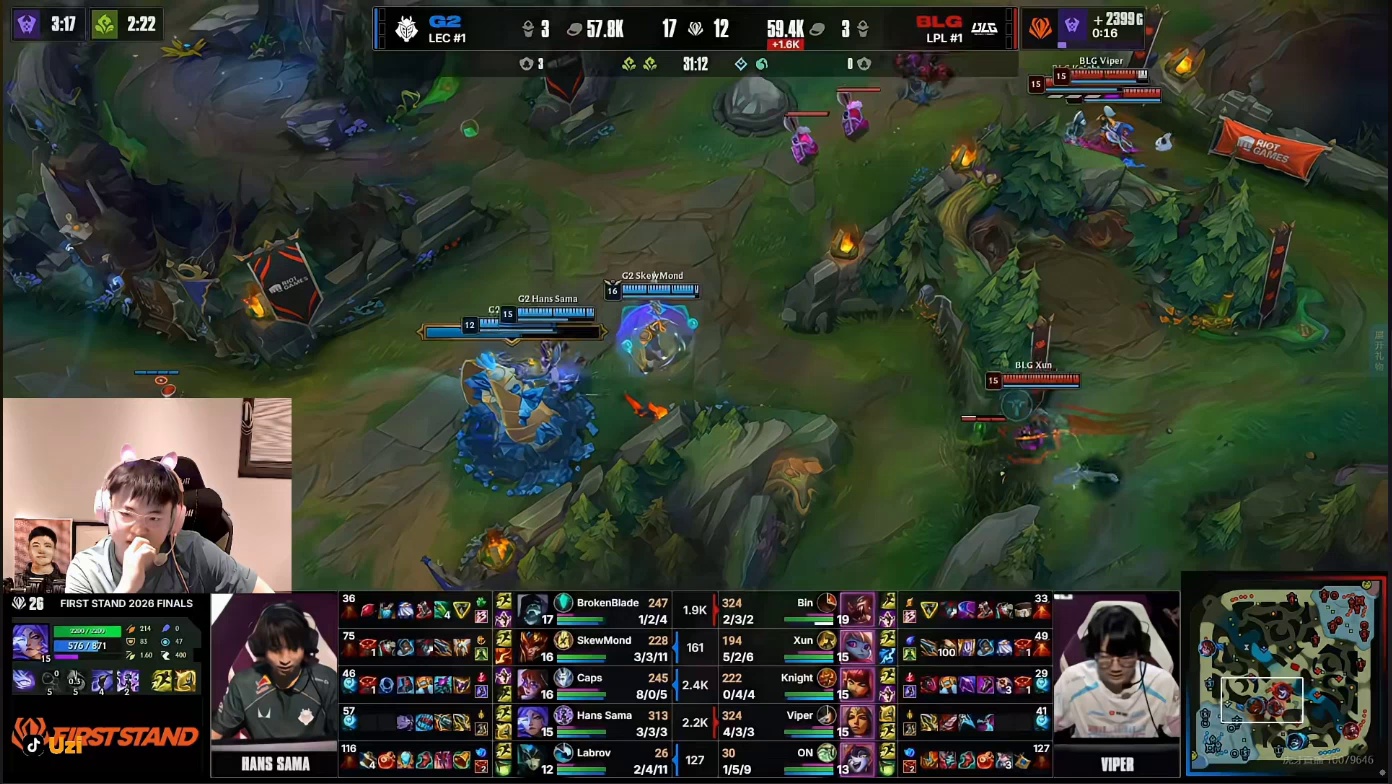Click Viper's champion portrait in the scoreboard
The width and height of the screenshot is (1392, 784).
coord(857,721)
